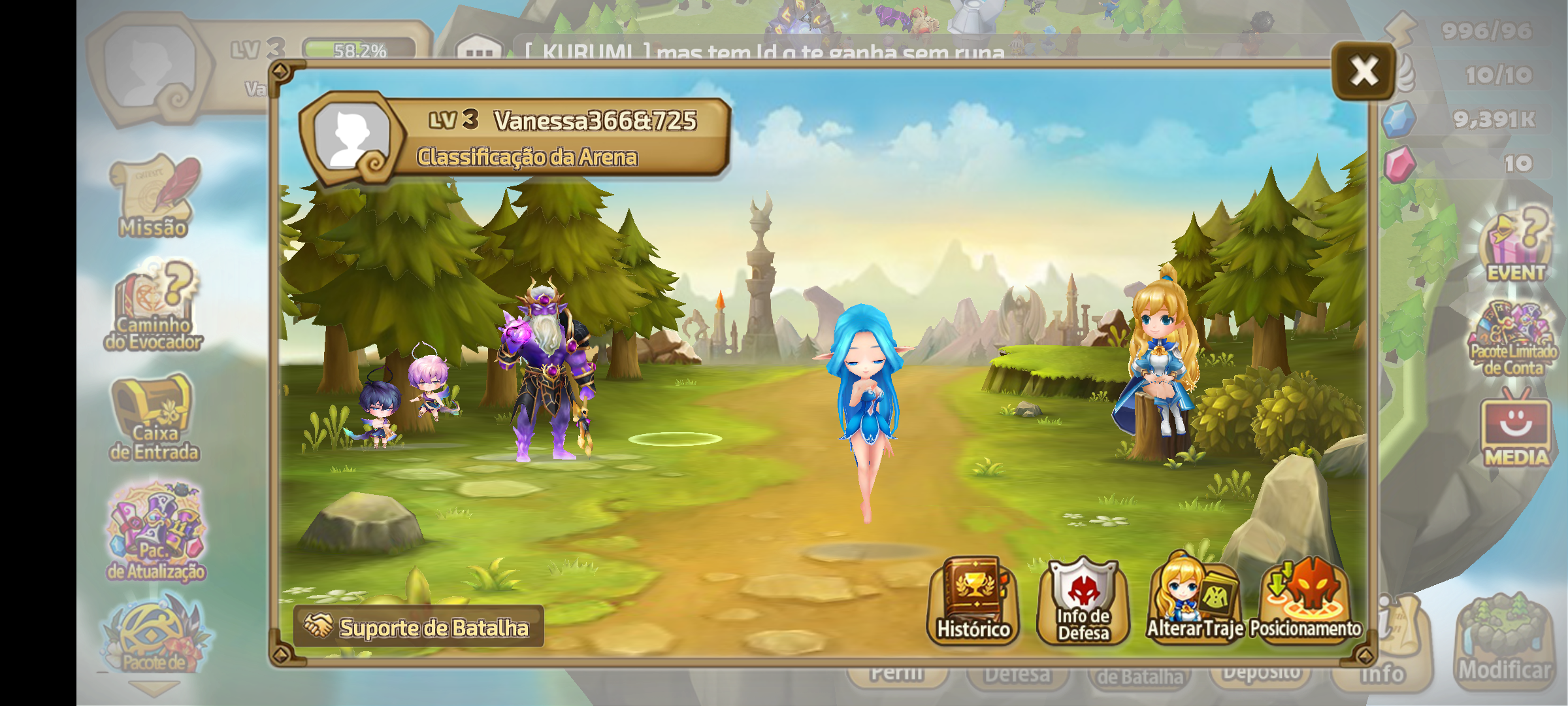Open the Caixa de Entrada chest
This screenshot has width=1568, height=706.
pos(154,418)
